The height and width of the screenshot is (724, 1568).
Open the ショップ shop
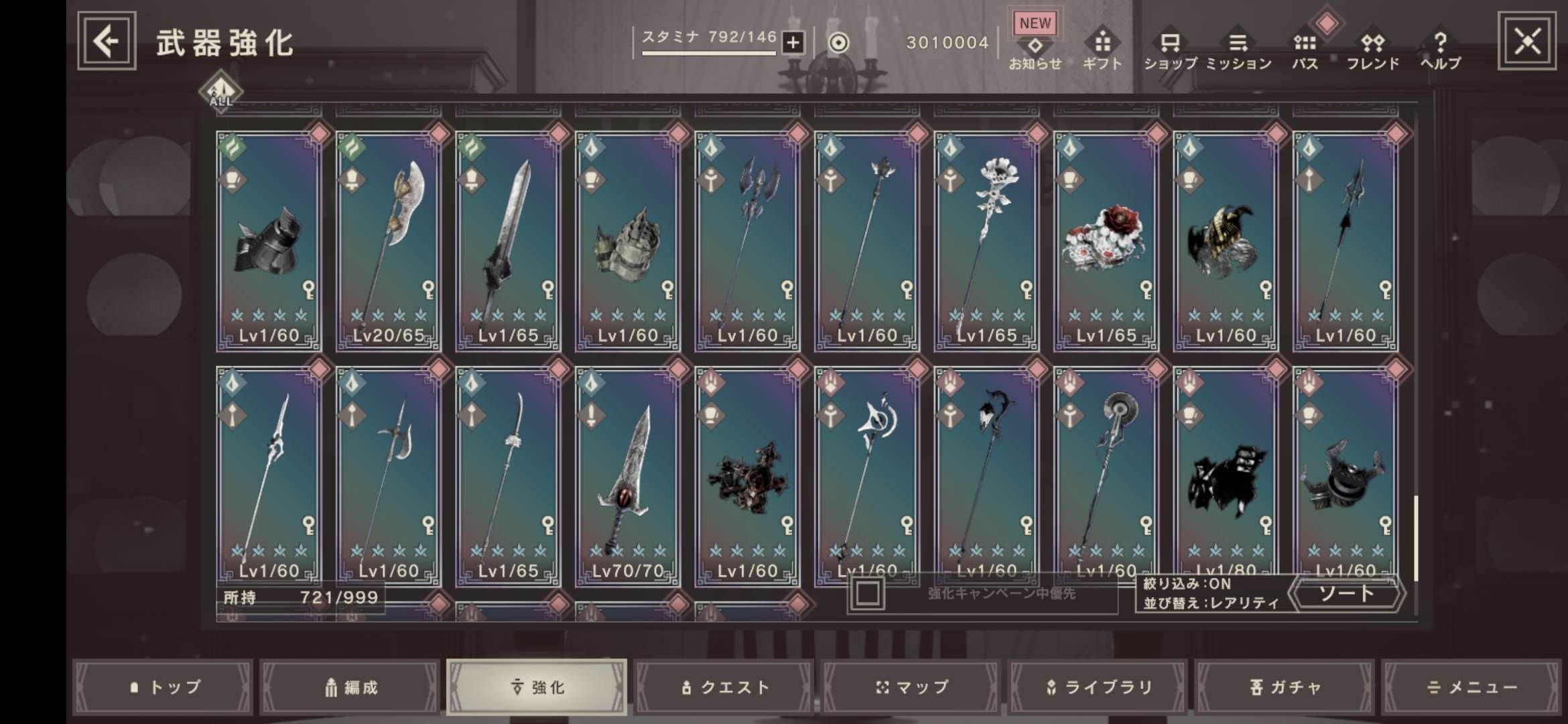tap(1170, 50)
